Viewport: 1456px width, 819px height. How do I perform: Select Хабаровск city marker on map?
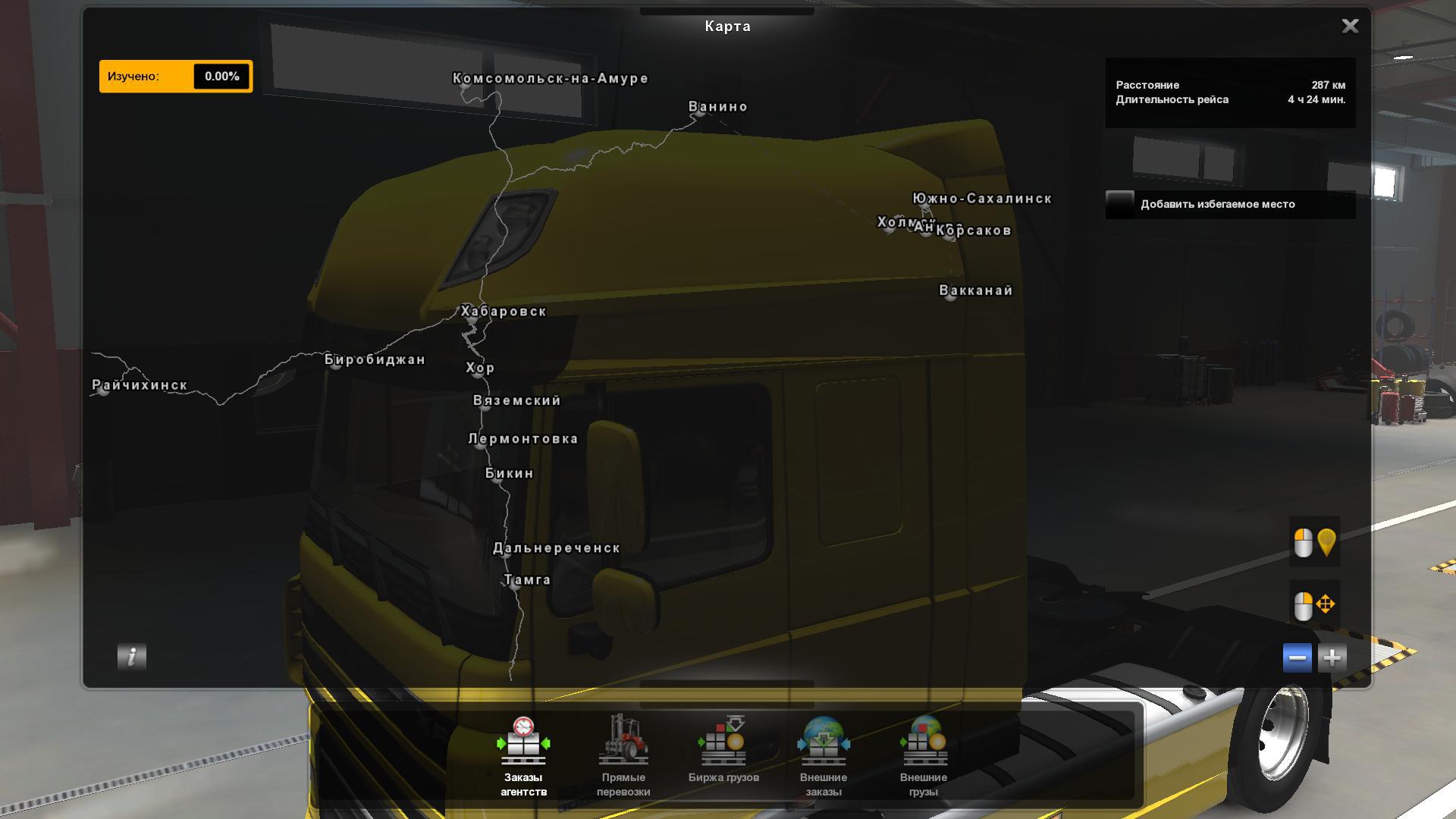click(472, 320)
